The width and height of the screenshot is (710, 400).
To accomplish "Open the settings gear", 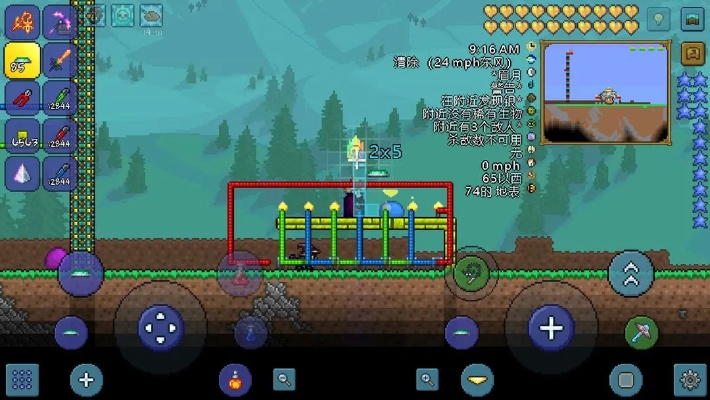I will pos(689,380).
